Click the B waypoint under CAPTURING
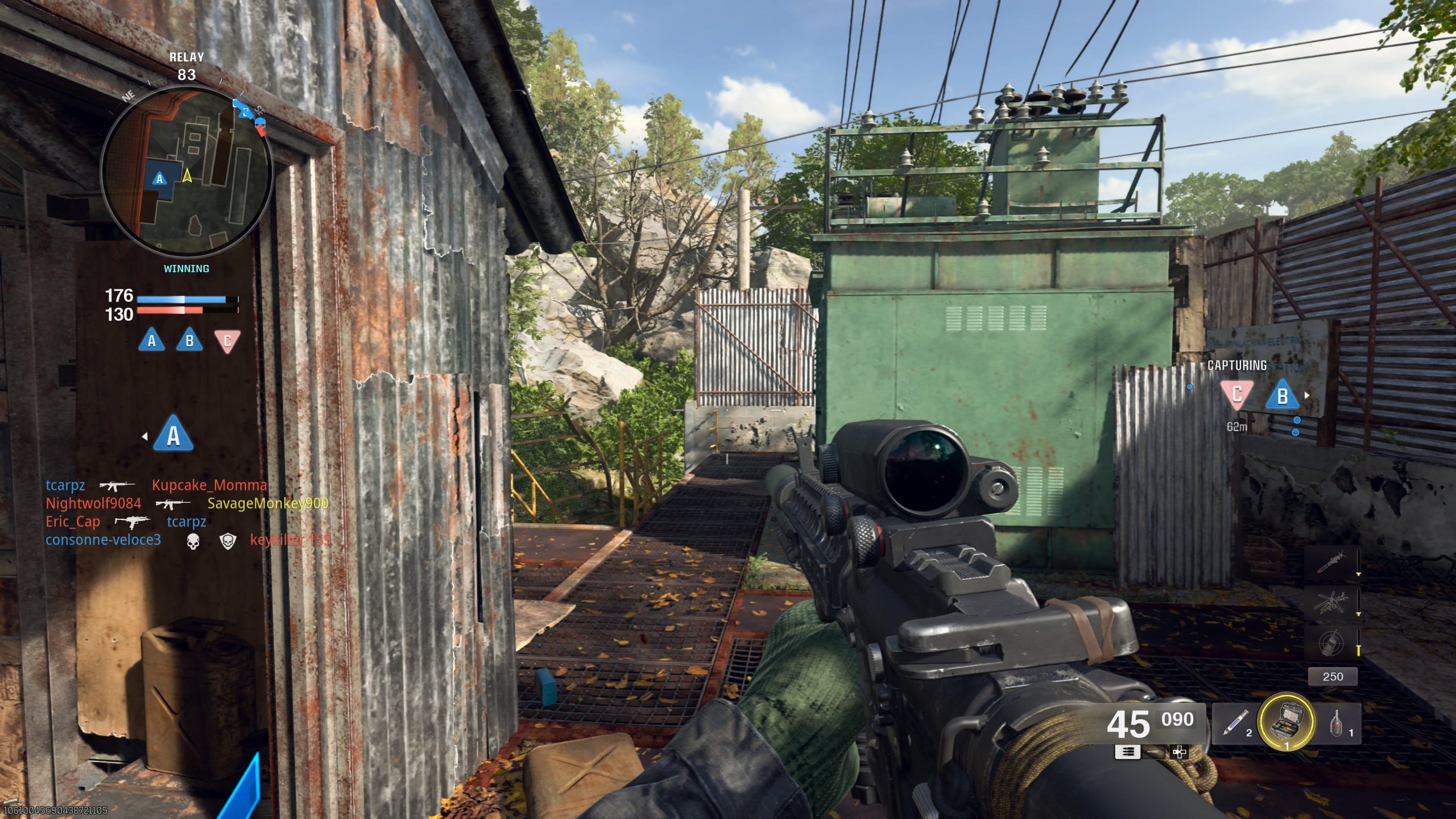1456x819 pixels. tap(1282, 395)
